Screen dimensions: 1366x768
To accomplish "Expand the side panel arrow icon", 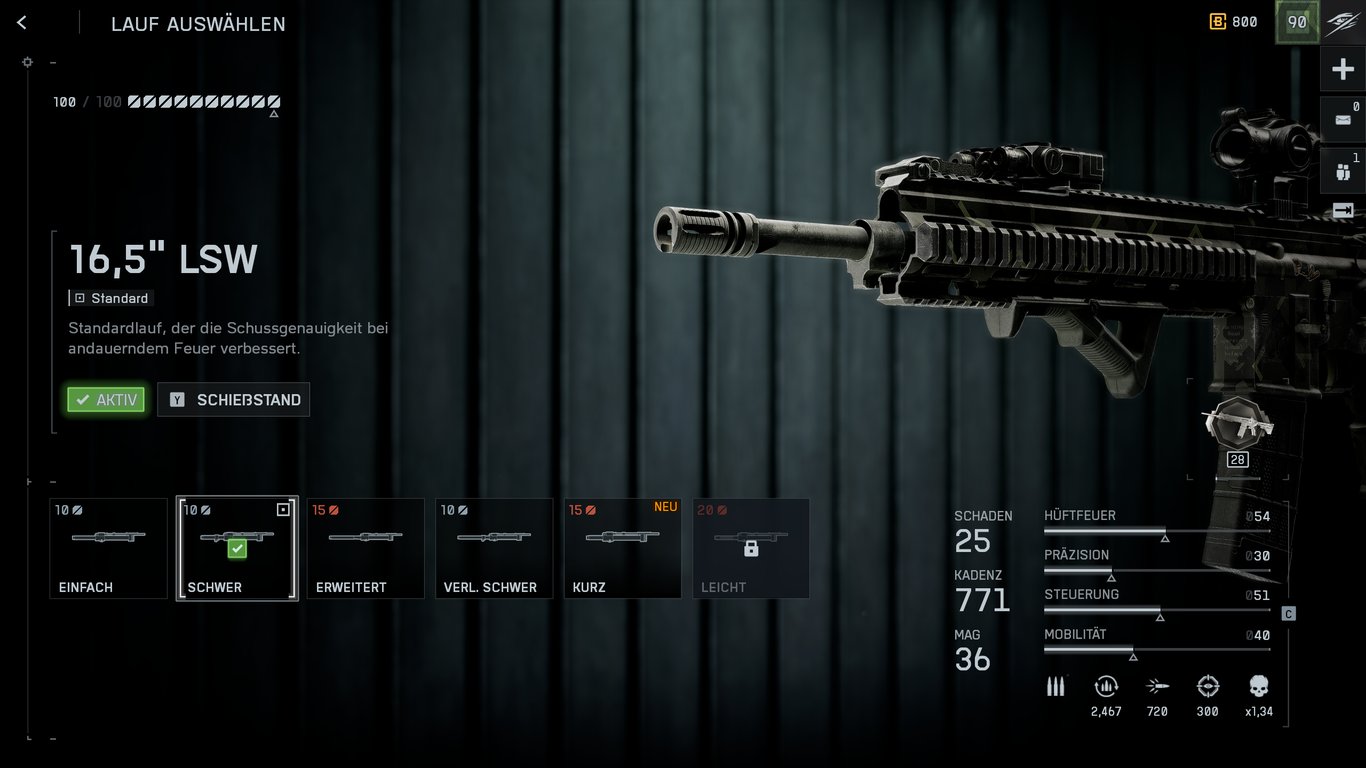I will 1342,210.
